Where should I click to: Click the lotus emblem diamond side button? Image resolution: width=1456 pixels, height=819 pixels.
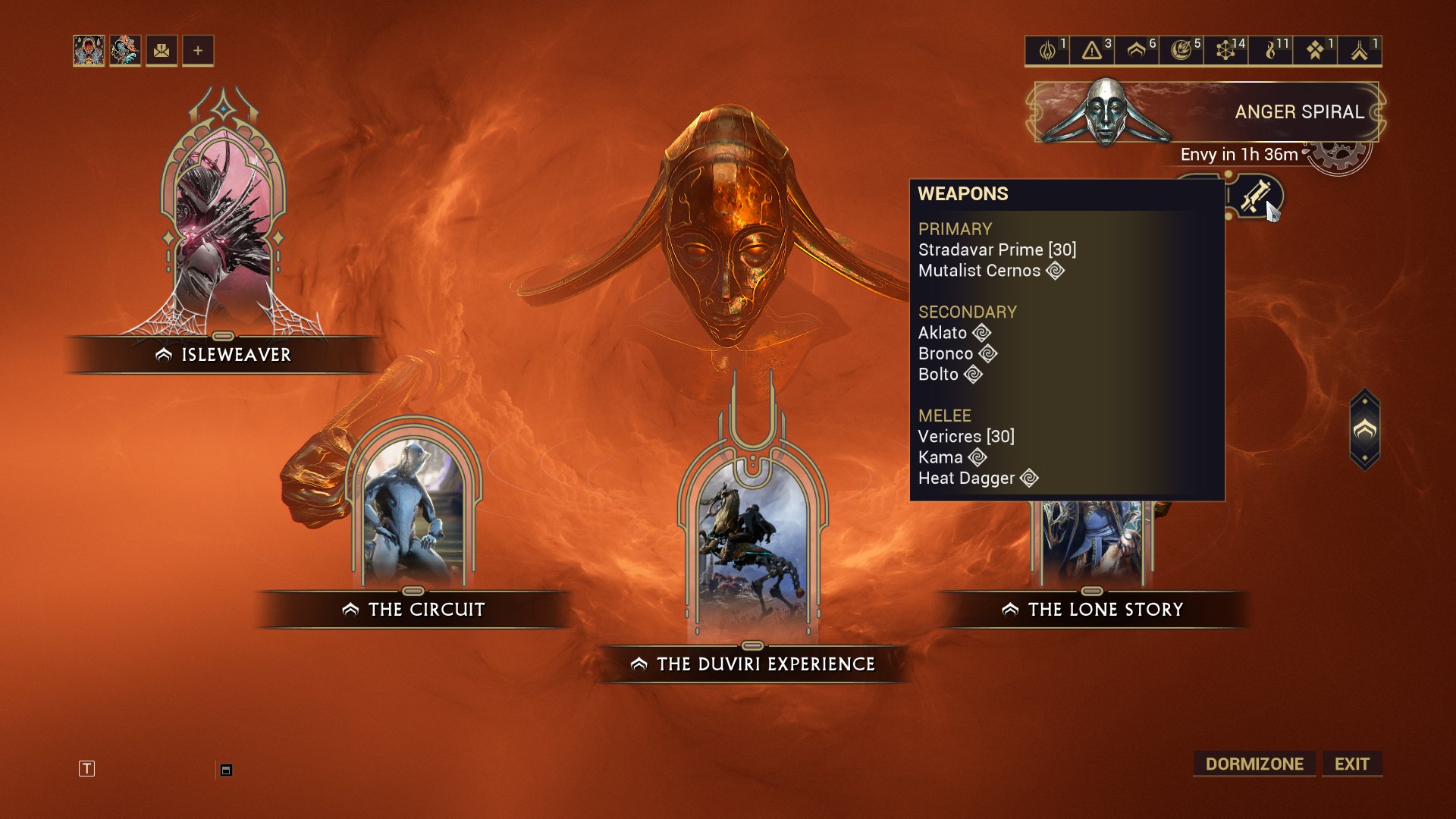(1364, 431)
